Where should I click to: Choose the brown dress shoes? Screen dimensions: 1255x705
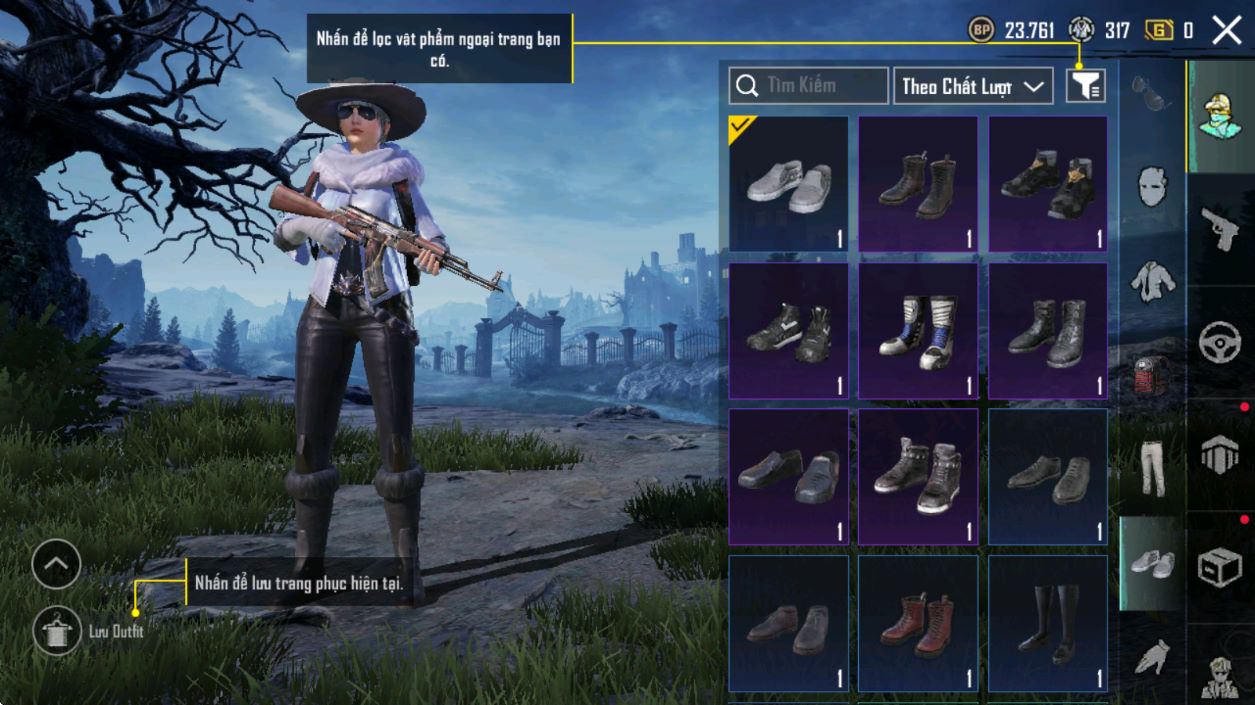tap(788, 624)
